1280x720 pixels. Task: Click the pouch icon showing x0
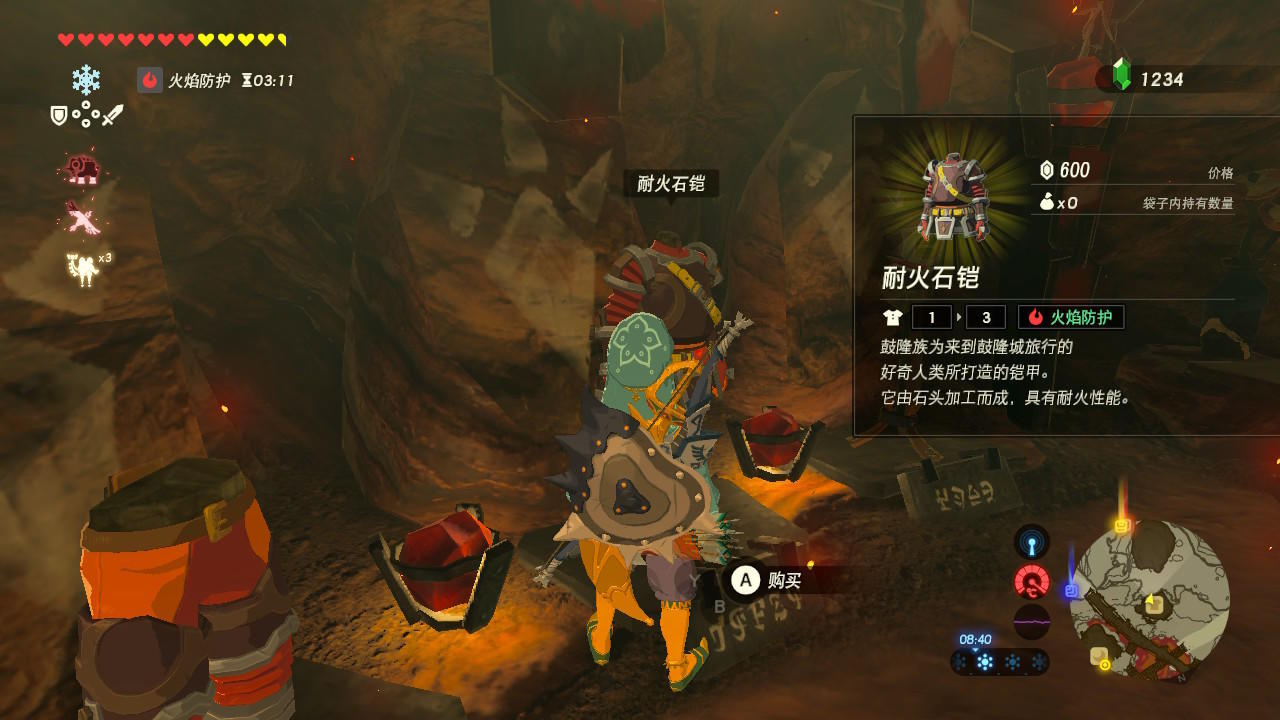[x=1046, y=201]
